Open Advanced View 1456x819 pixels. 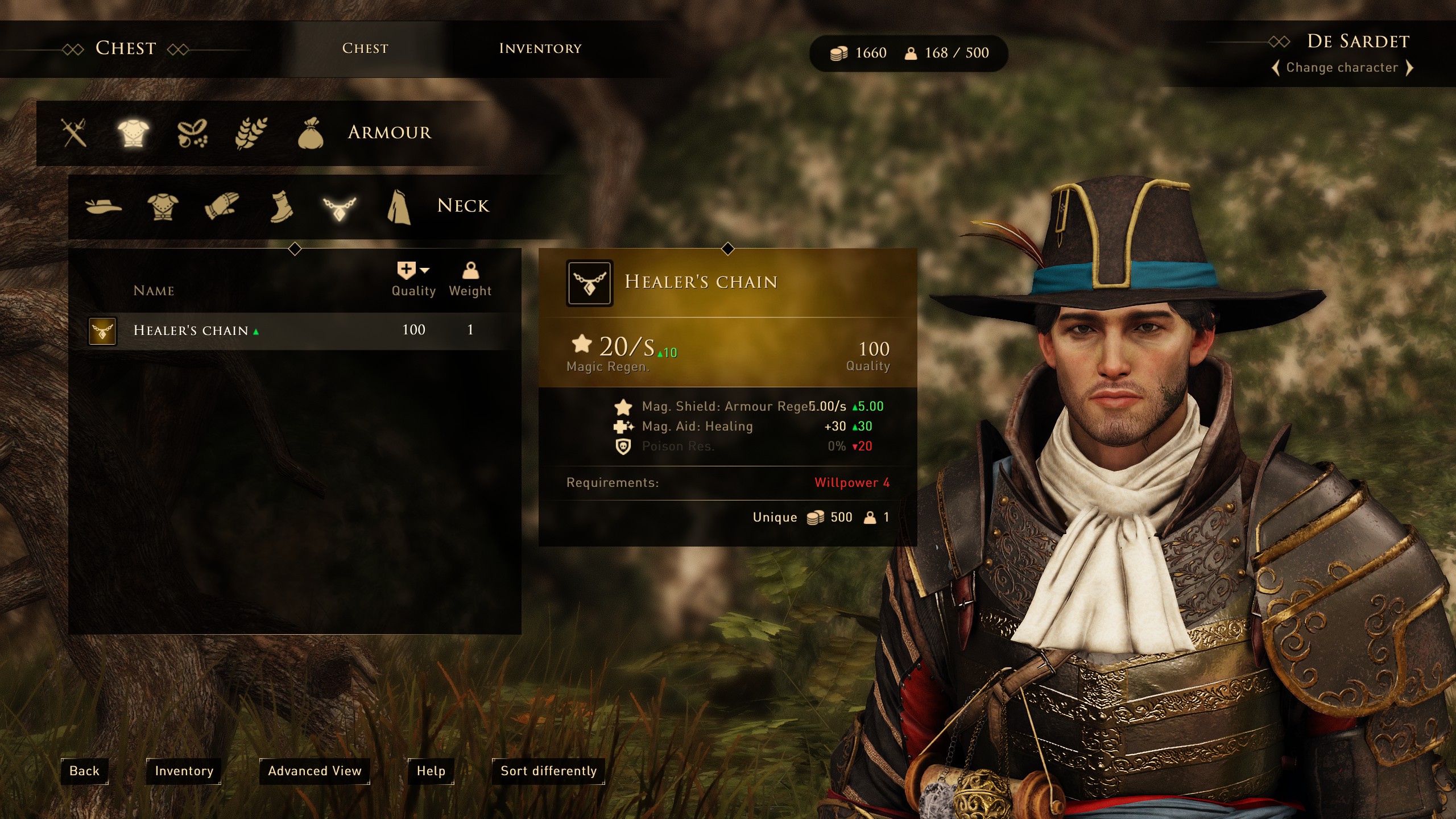click(x=315, y=771)
